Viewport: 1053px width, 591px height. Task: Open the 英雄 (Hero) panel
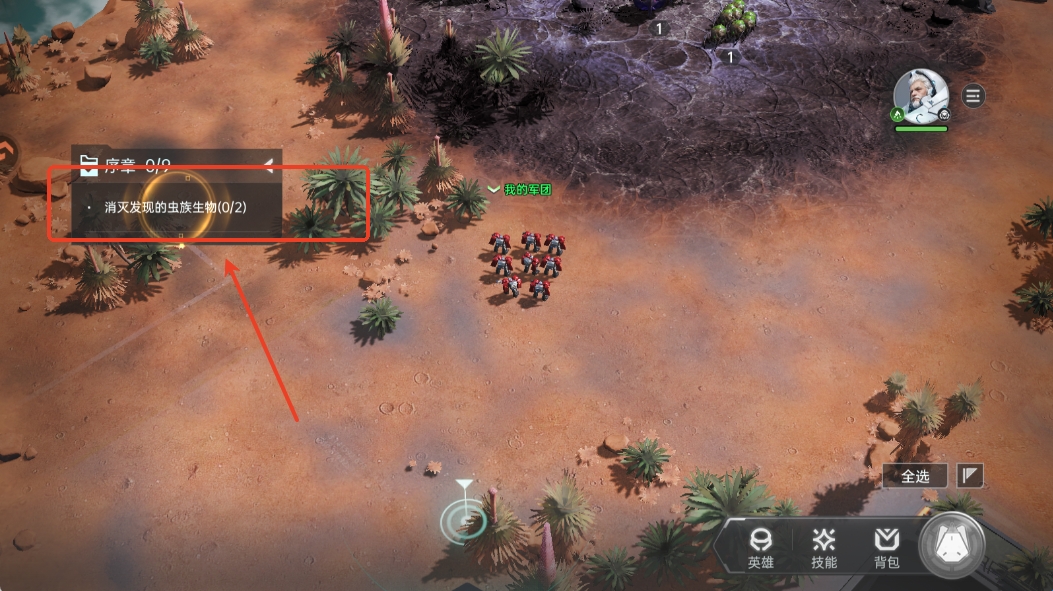tap(760, 548)
